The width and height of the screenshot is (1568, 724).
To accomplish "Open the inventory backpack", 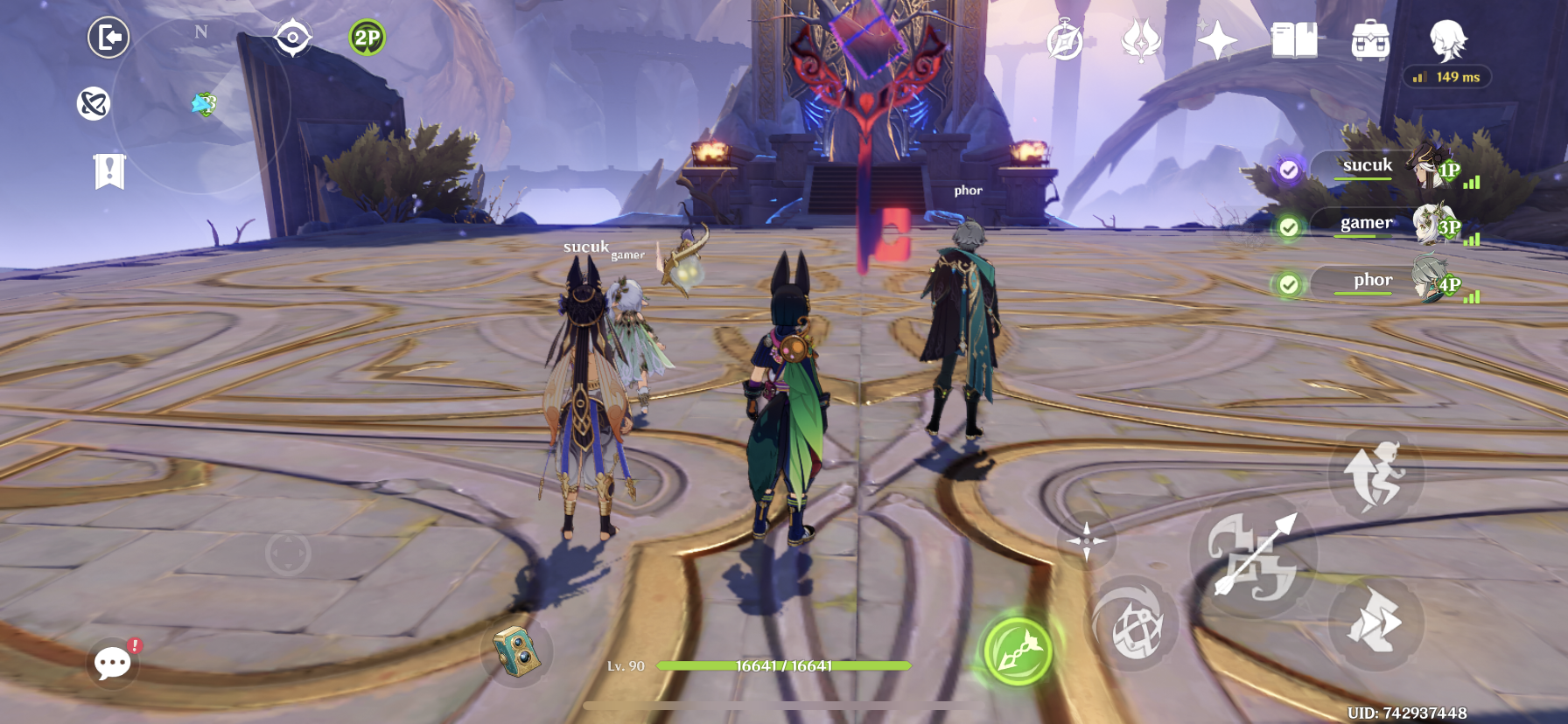I will [x=1370, y=38].
